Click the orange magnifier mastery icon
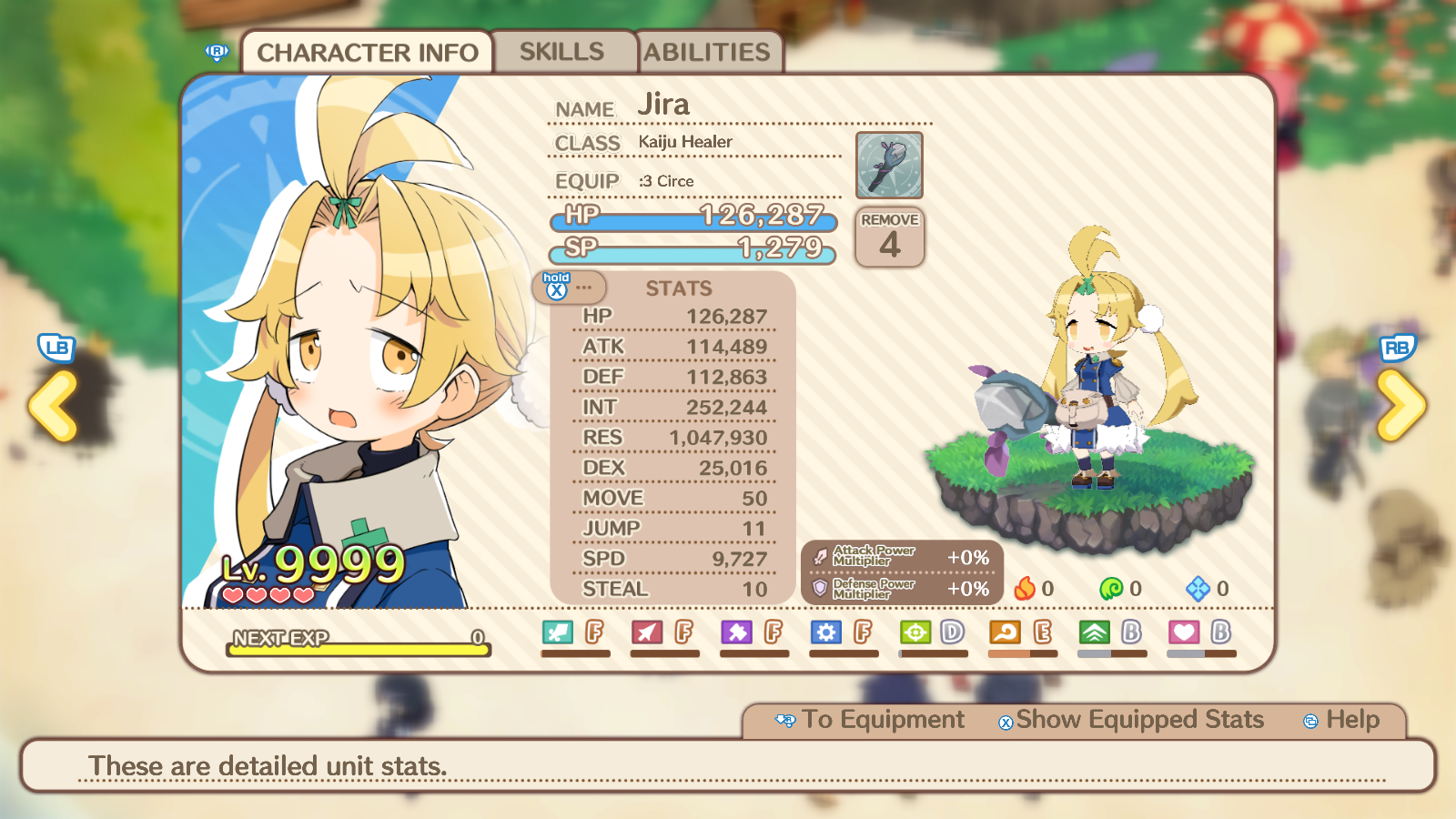 [x=1005, y=632]
